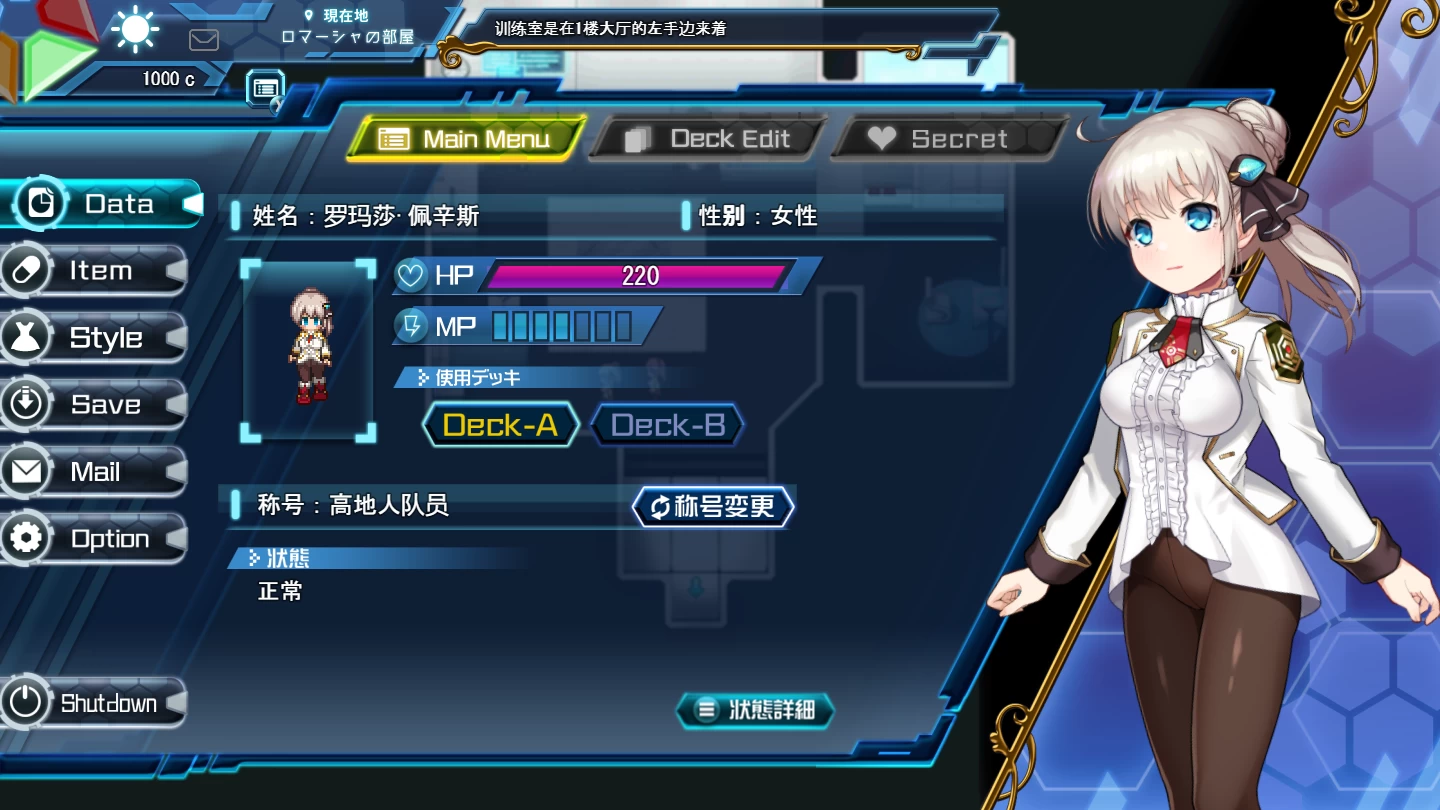Open the Secret tab
The width and height of the screenshot is (1440, 810).
point(948,138)
